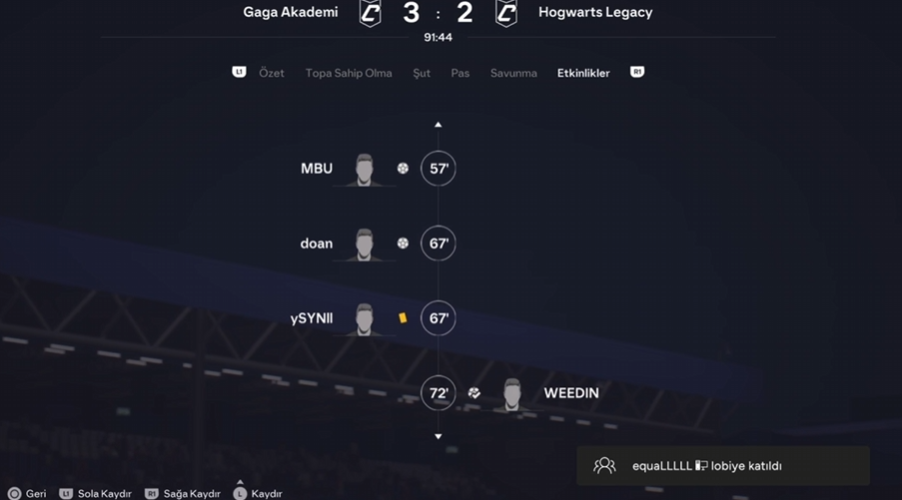Select the Hogwarts Legacy club crest
Image resolution: width=902 pixels, height=500 pixels.
tap(507, 13)
